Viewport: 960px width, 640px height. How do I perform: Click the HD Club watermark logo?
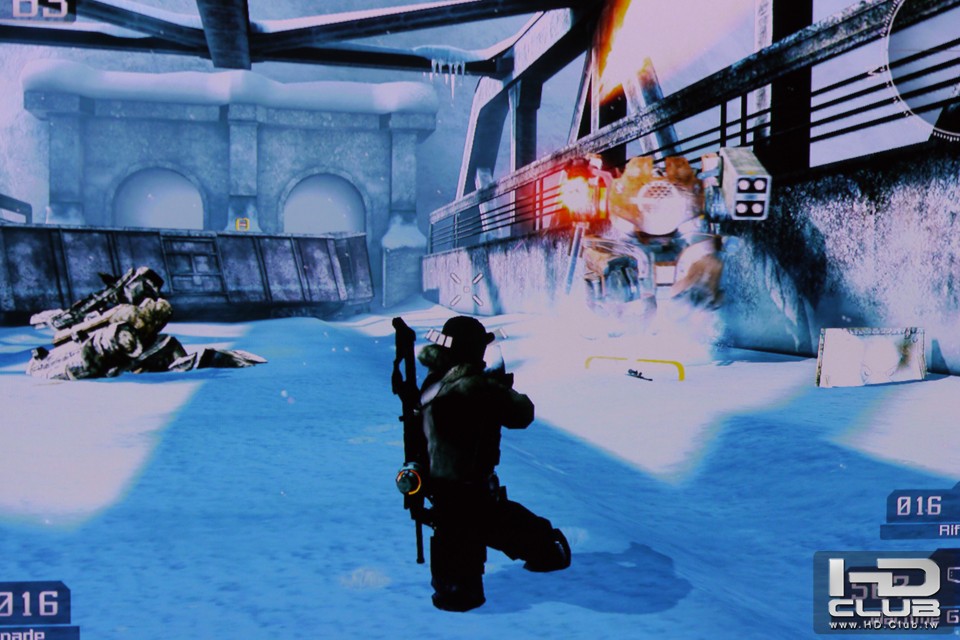pos(886,591)
